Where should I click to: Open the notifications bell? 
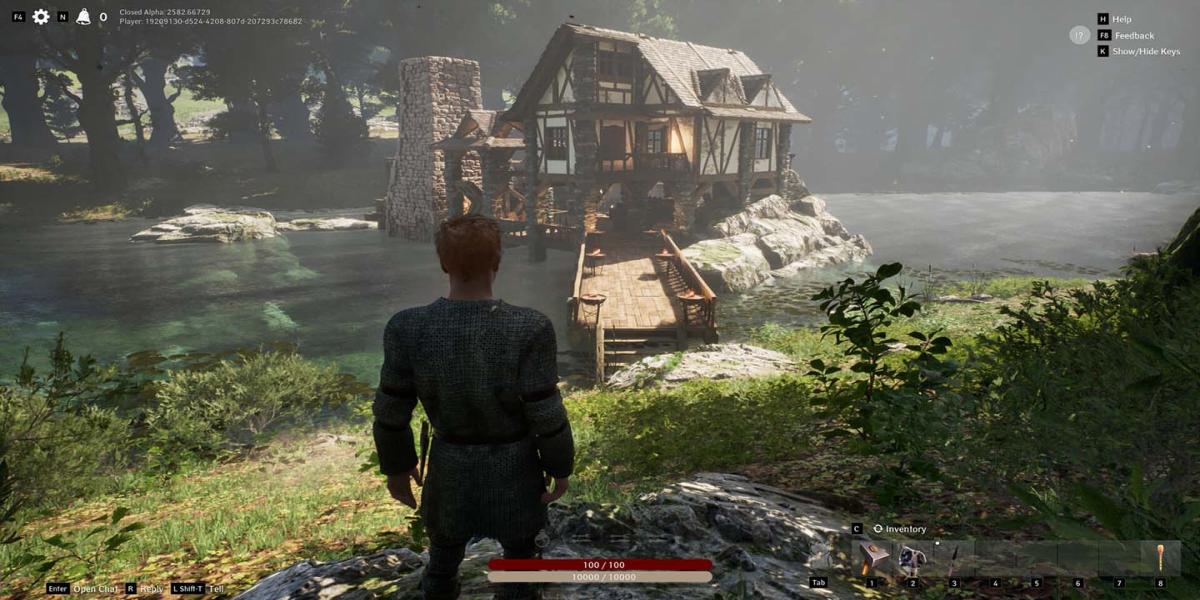[x=83, y=16]
